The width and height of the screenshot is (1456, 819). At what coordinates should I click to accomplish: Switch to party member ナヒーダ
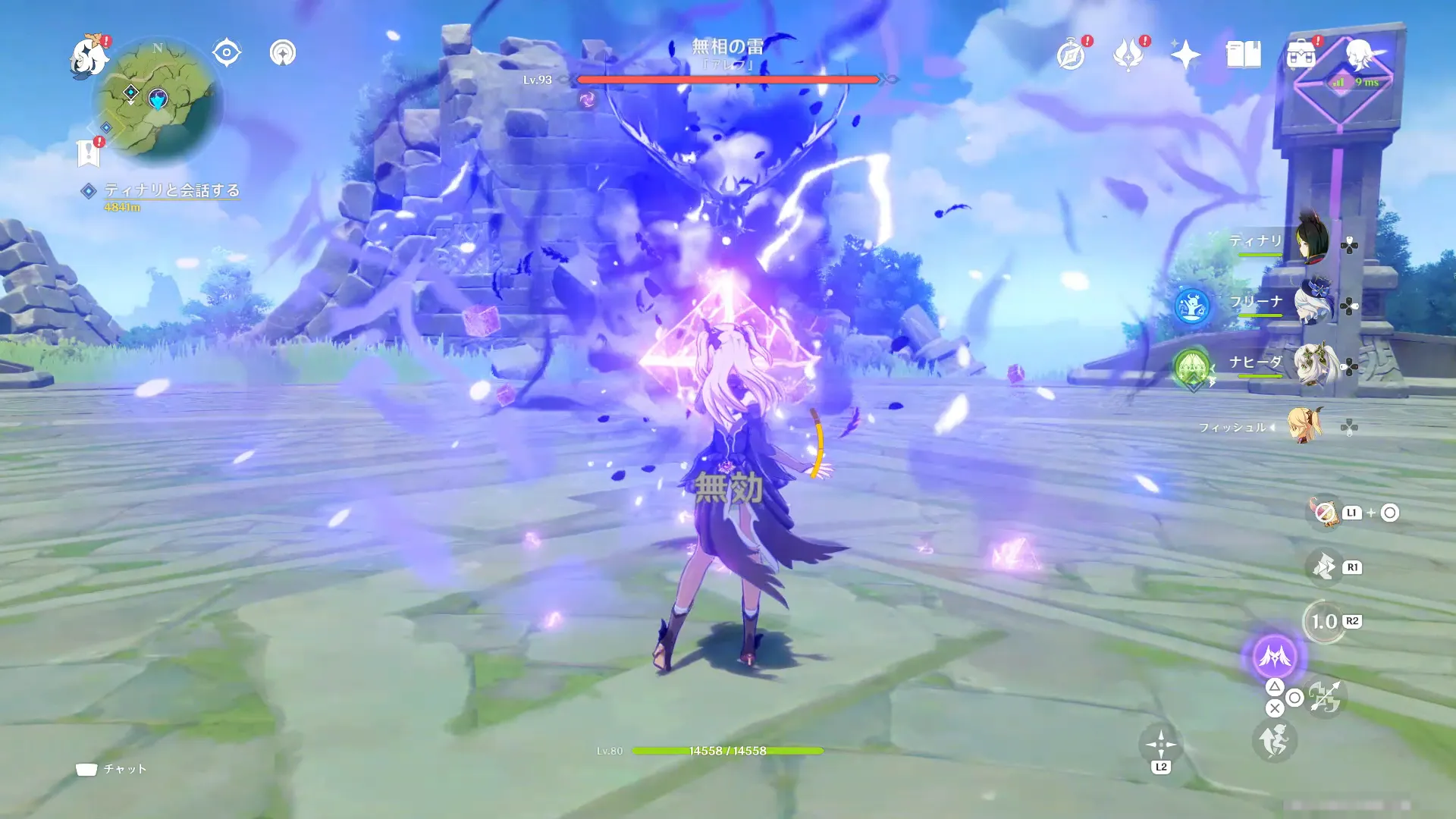pos(1310,364)
